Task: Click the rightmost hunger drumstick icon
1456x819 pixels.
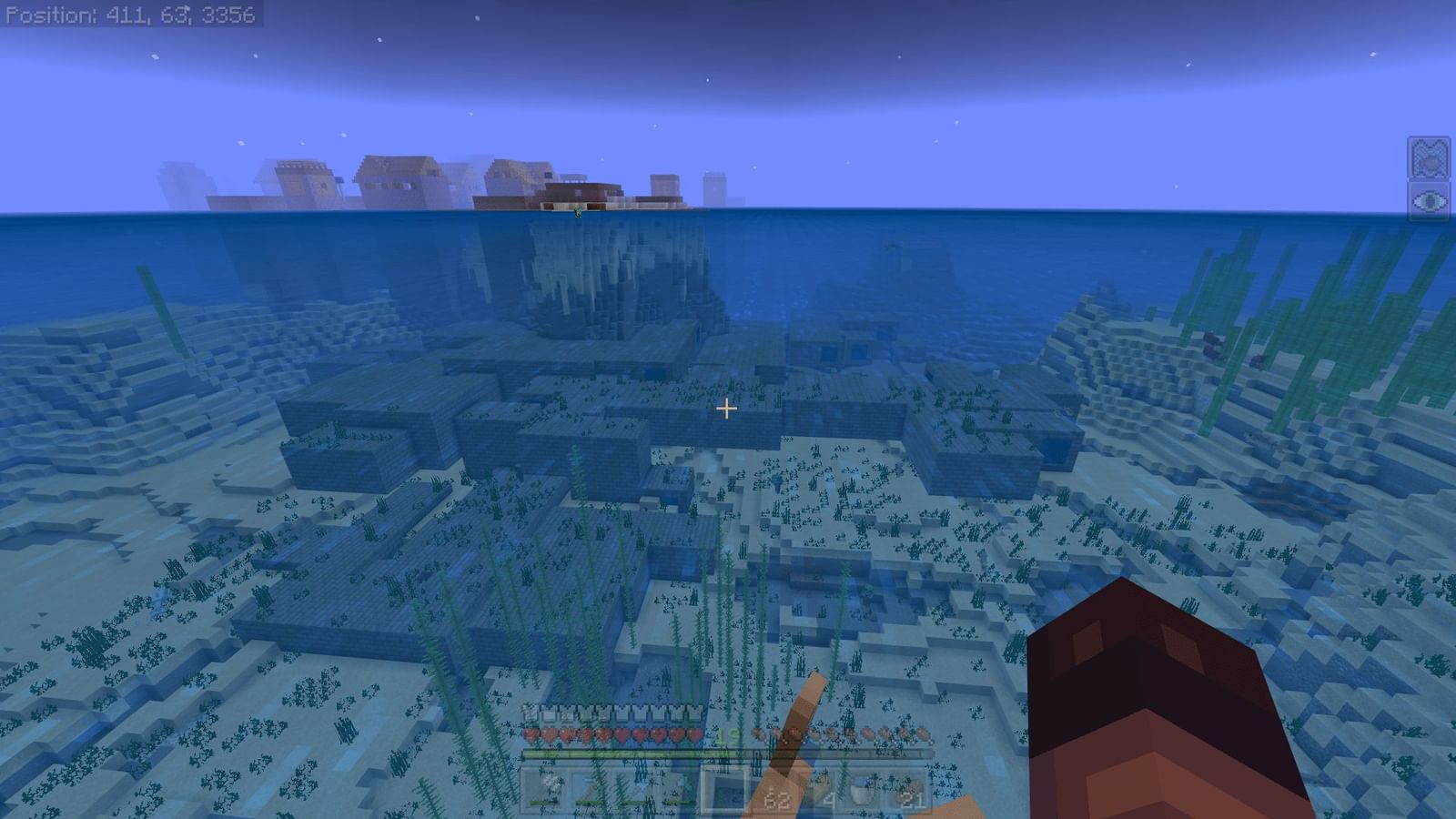Action: 923,734
